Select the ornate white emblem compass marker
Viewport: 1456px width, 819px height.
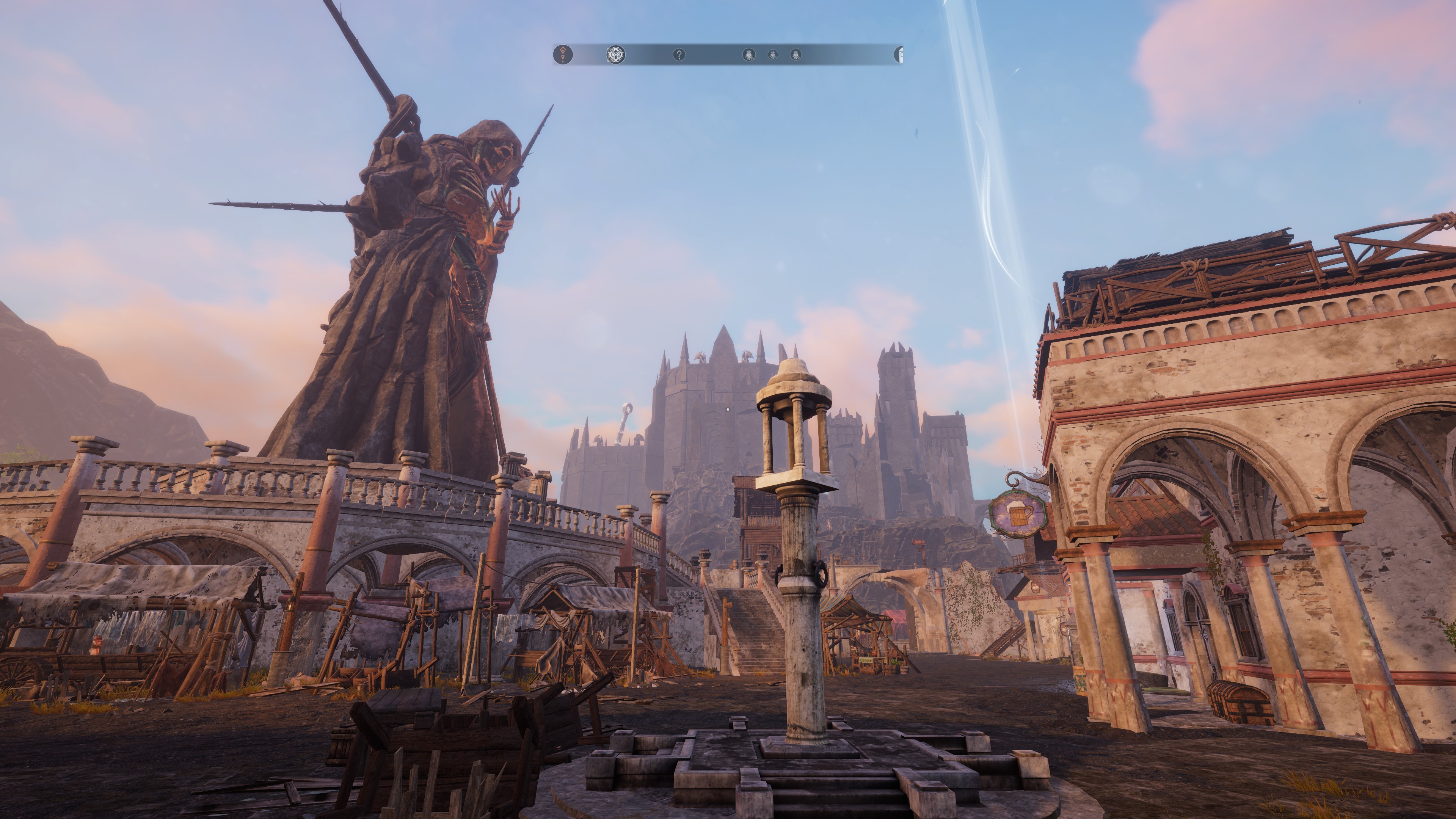pos(615,54)
